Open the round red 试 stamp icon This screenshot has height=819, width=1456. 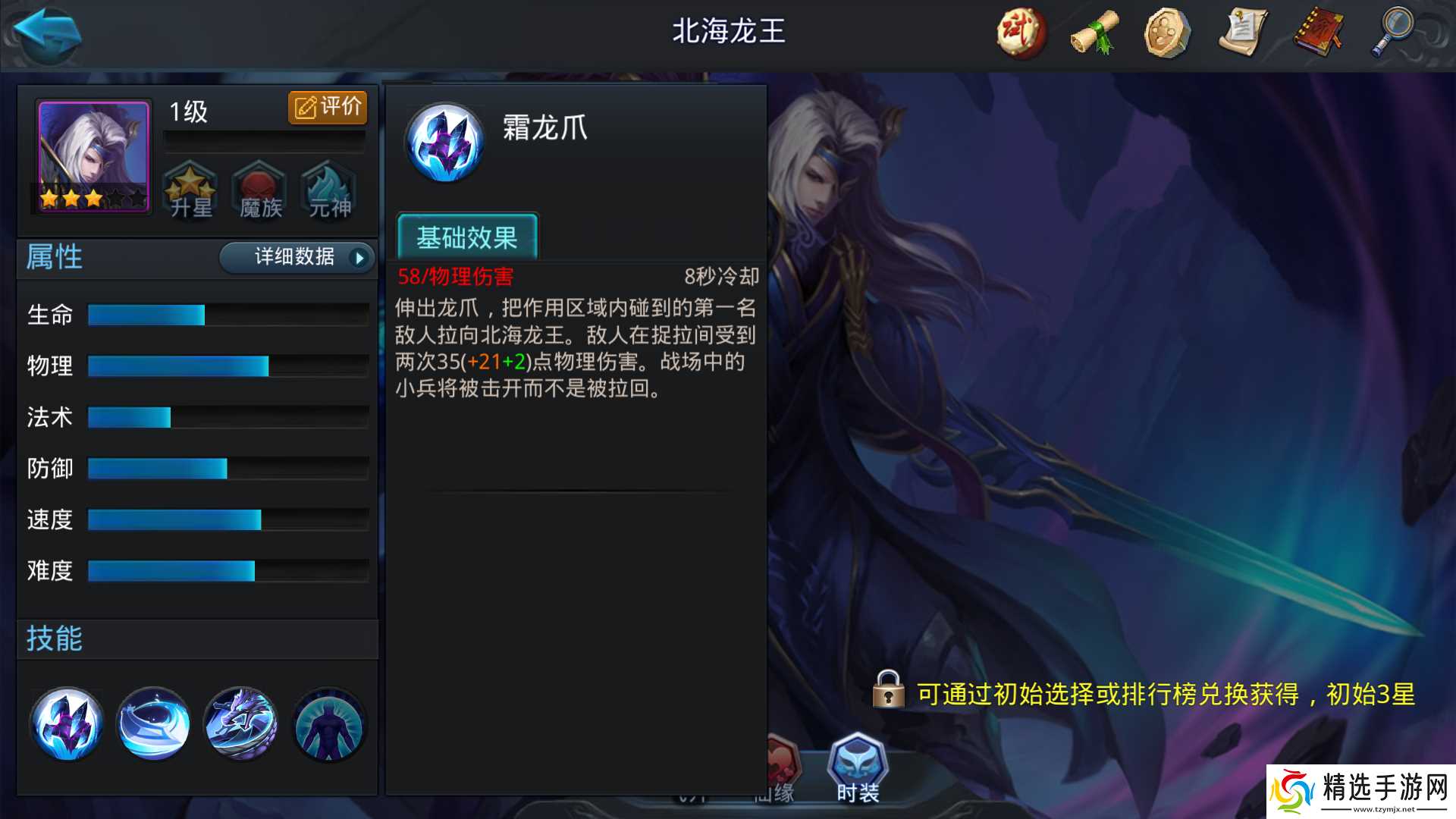[x=1020, y=32]
